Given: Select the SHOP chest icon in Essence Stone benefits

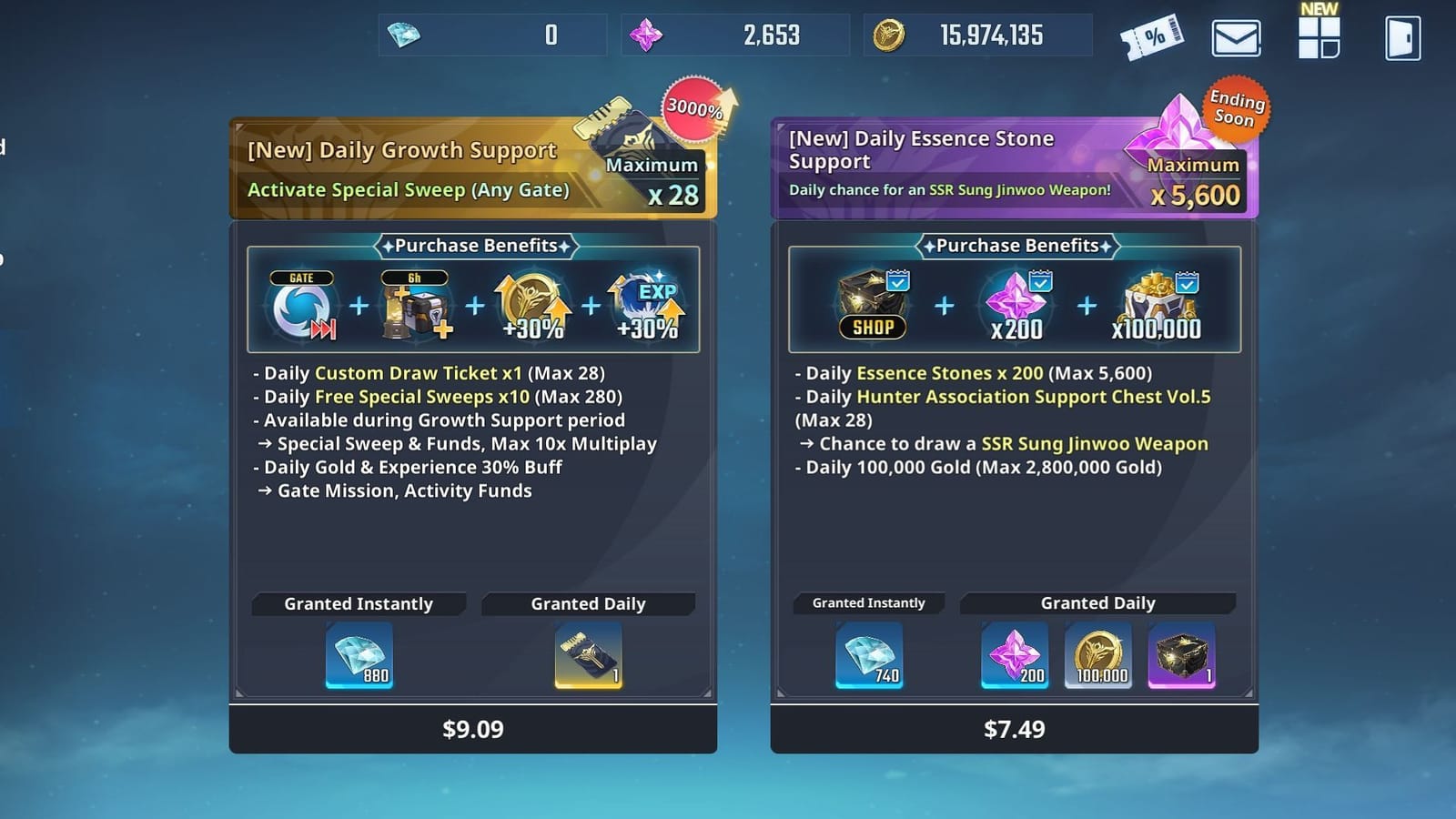Looking at the screenshot, I should pos(871,305).
